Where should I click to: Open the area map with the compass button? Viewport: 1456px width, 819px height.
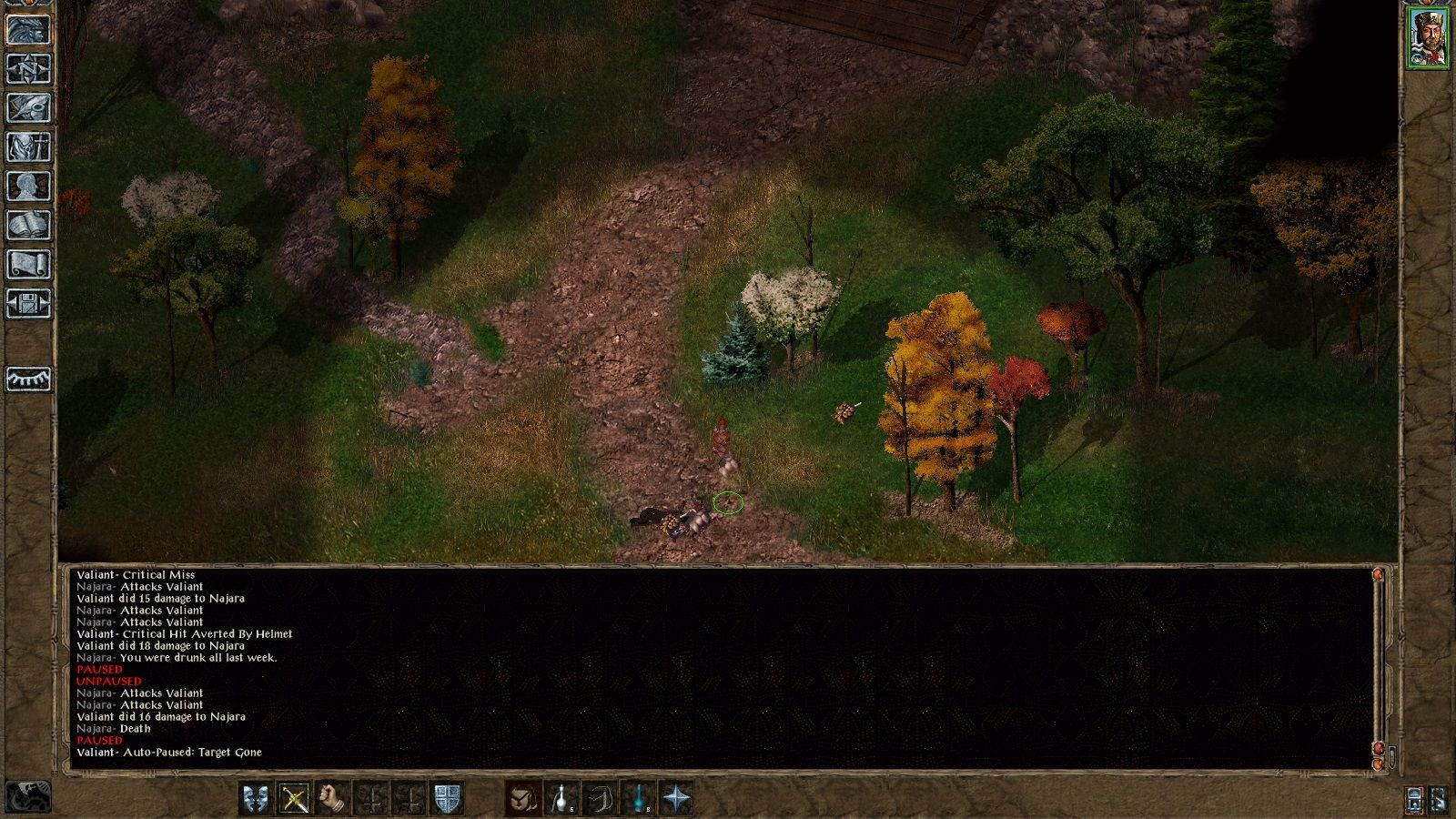tap(29, 68)
